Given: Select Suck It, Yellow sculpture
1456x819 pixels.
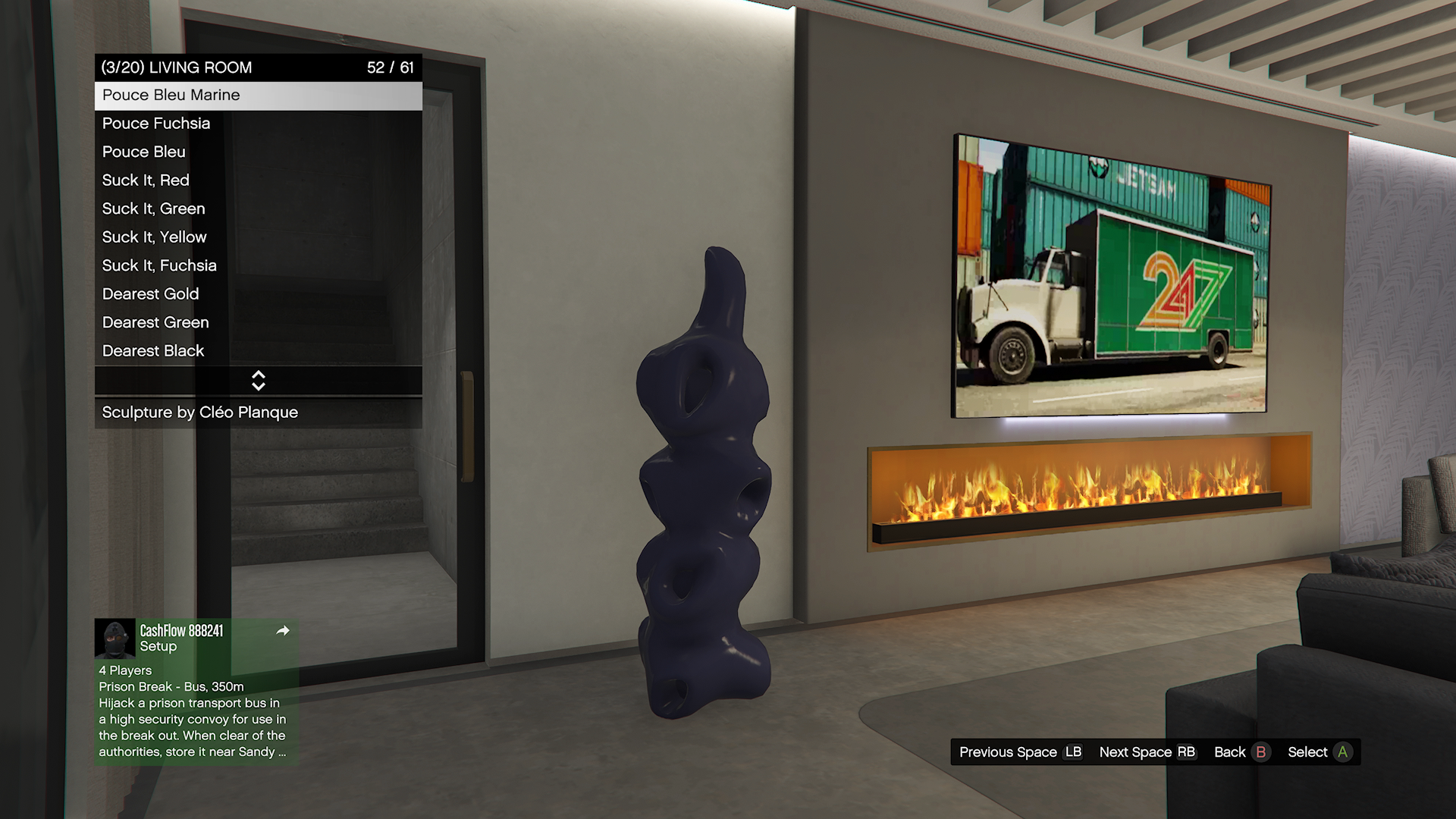Looking at the screenshot, I should [258, 237].
